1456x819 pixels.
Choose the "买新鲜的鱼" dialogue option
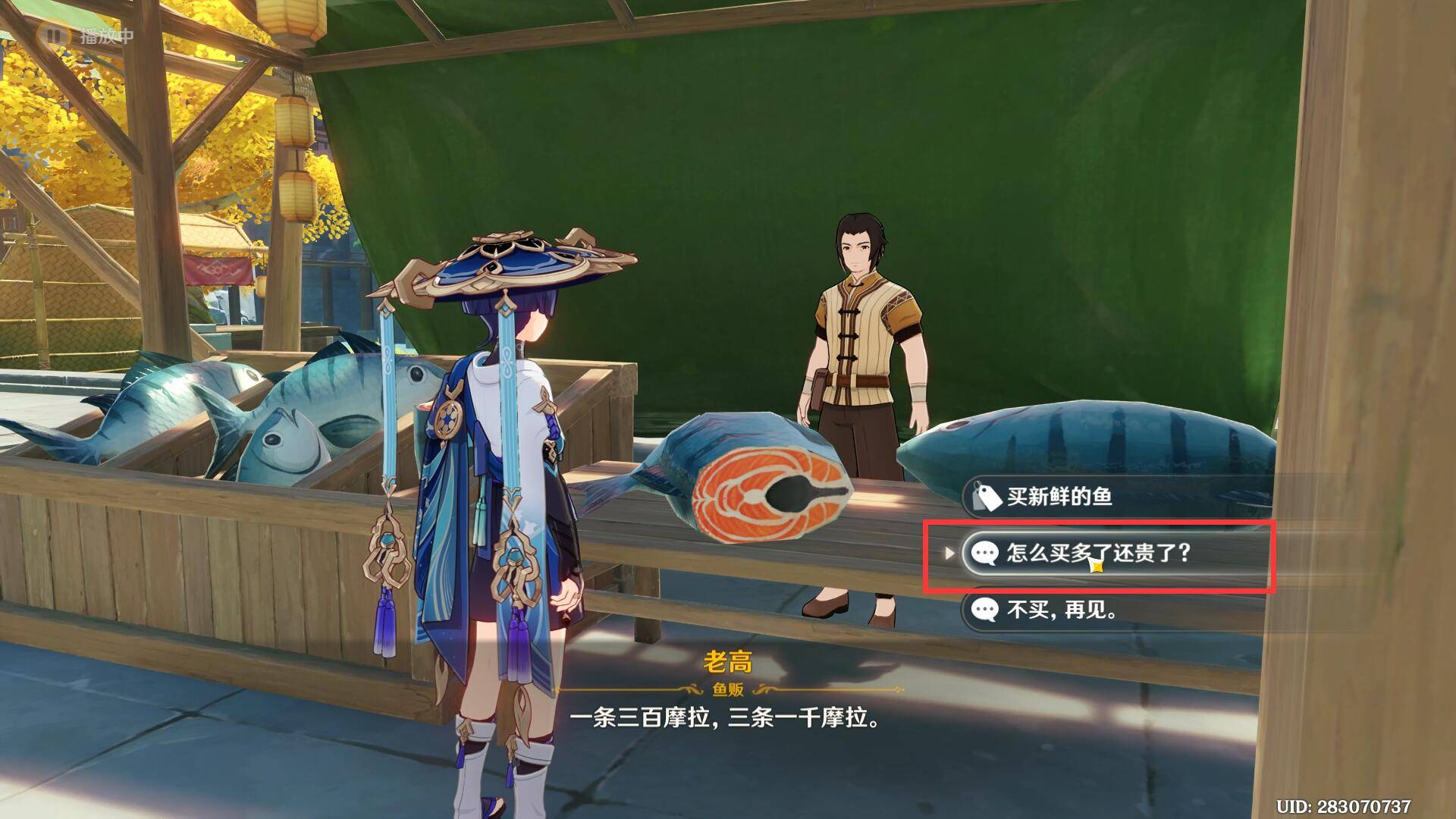click(x=1059, y=497)
